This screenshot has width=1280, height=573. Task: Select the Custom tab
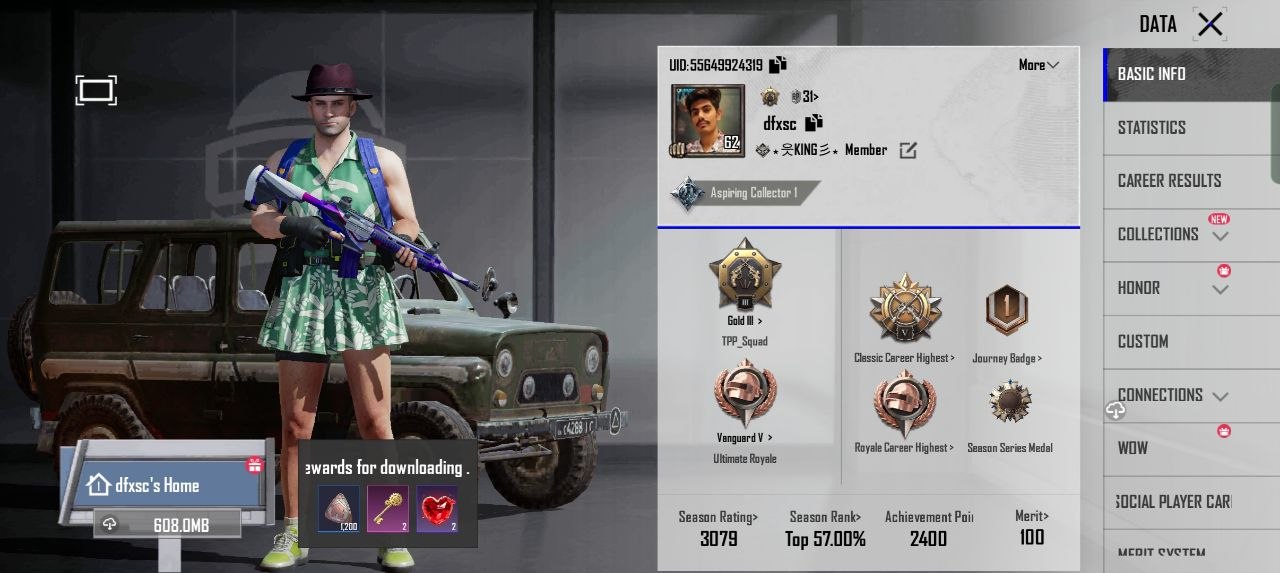point(1143,341)
